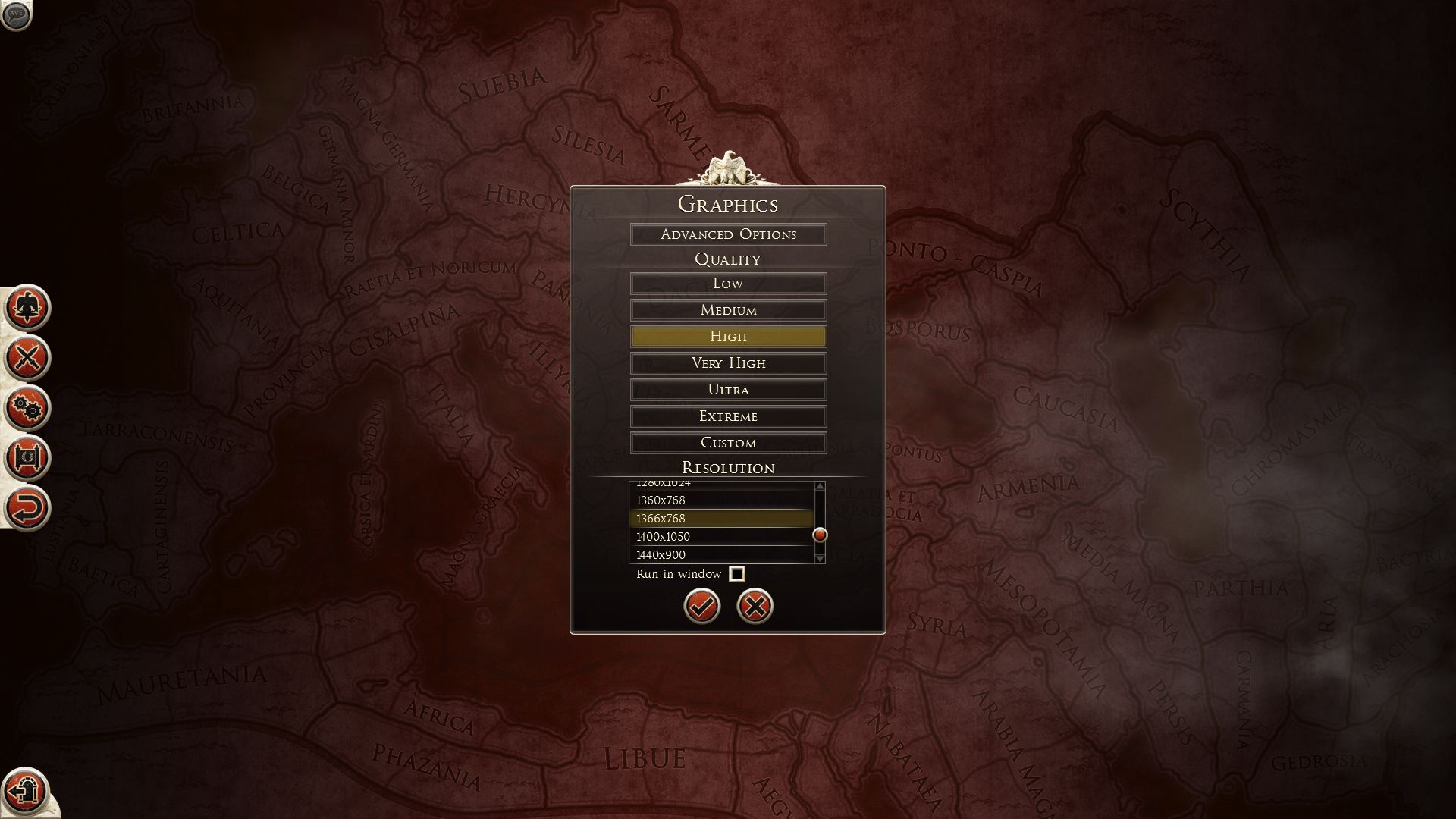Click the crossed swords battle icon
This screenshot has height=819, width=1456.
tap(27, 357)
